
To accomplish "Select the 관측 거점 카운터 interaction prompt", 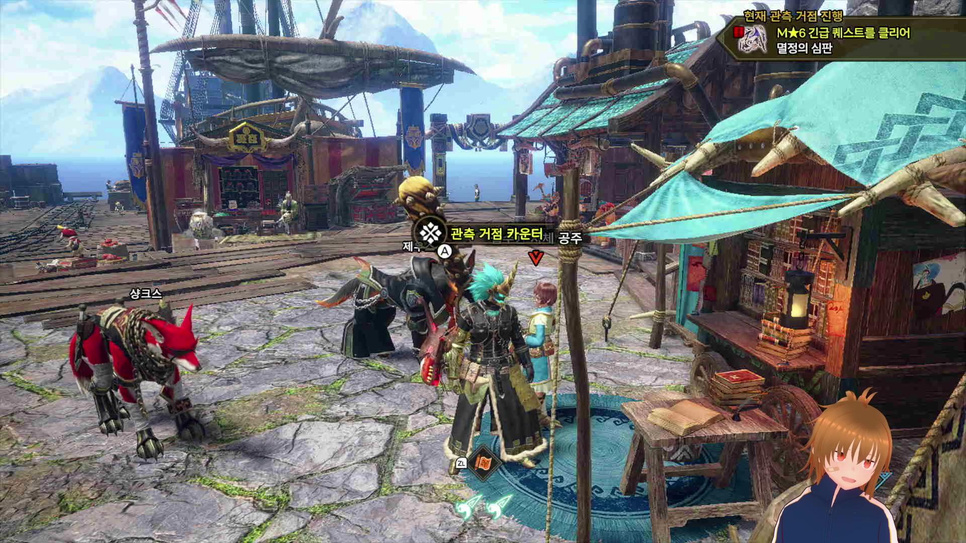I will pyautogui.click(x=495, y=234).
